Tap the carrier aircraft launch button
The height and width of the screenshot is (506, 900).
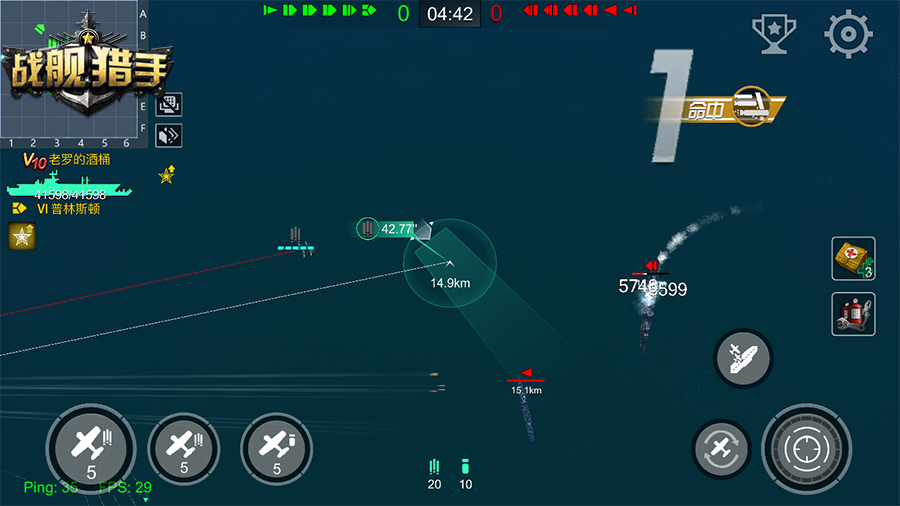[x=743, y=358]
